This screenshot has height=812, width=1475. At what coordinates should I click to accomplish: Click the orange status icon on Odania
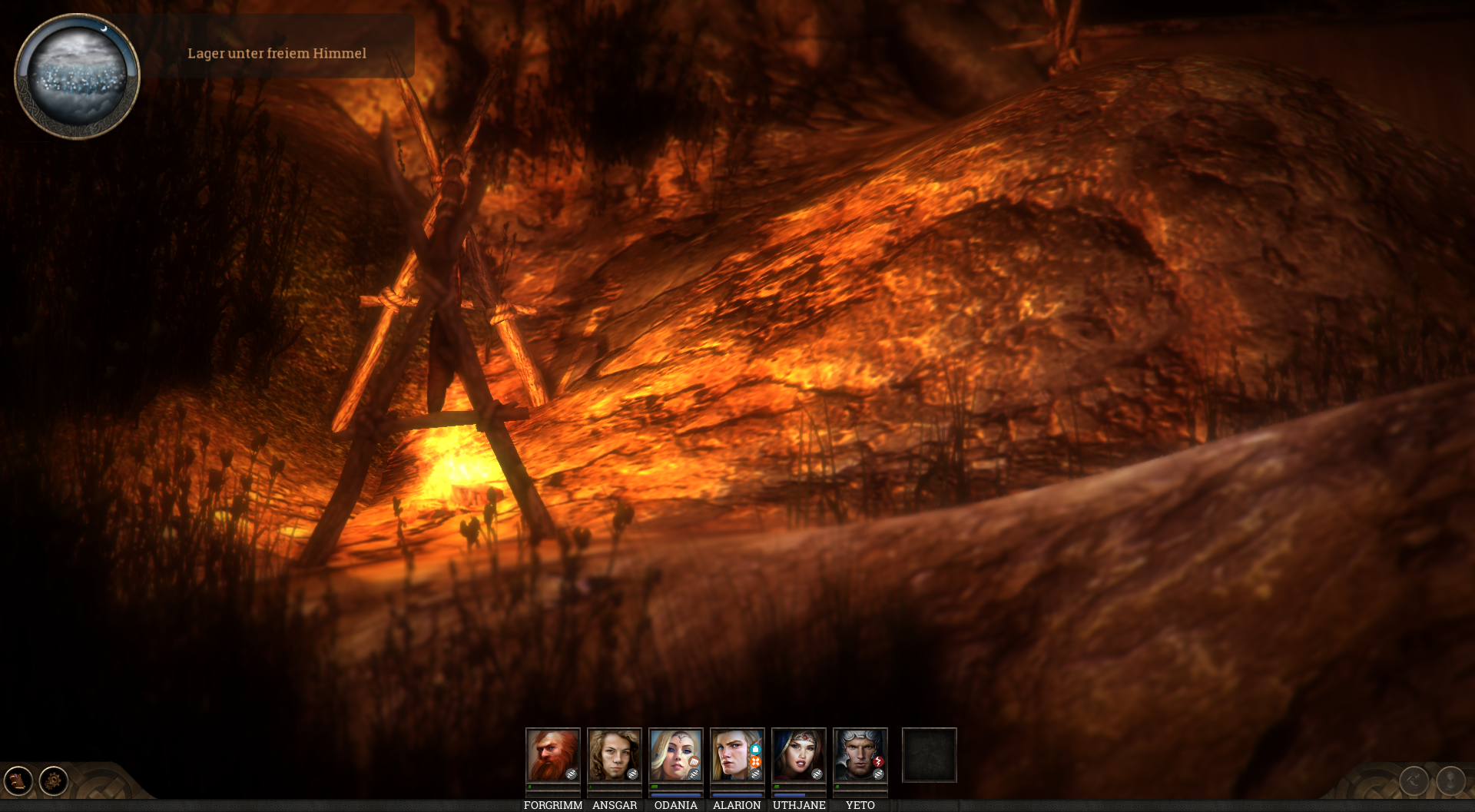pyautogui.click(x=694, y=762)
